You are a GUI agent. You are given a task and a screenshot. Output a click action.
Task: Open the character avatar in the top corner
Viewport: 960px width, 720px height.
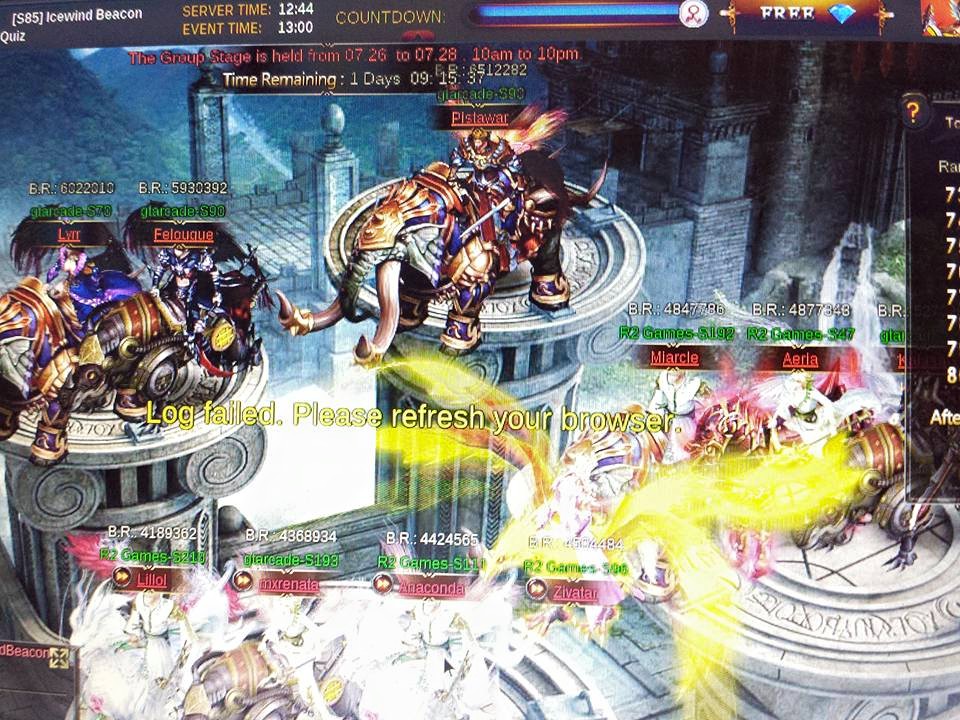(940, 16)
